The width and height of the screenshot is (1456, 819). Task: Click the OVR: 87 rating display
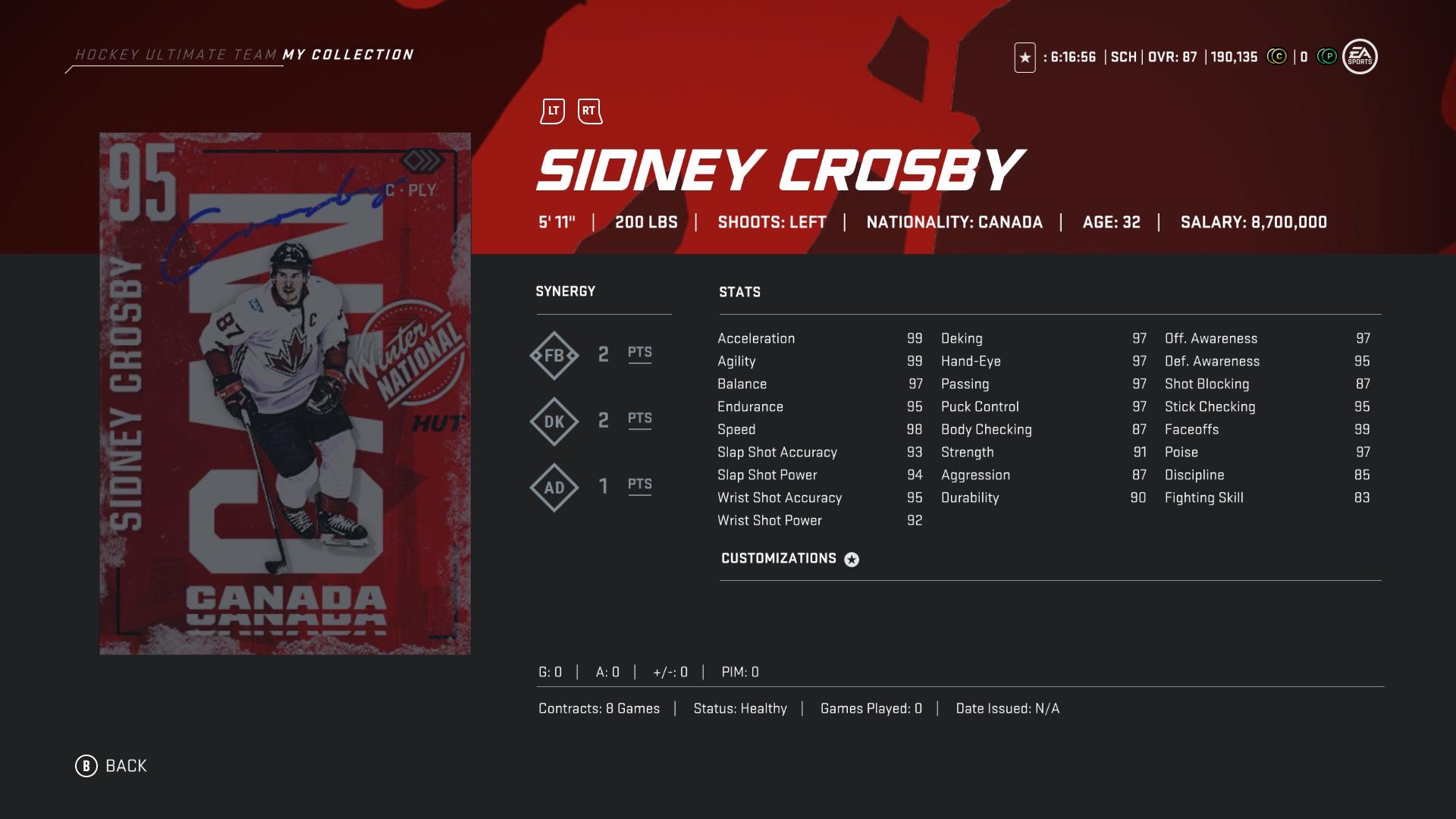coord(1172,55)
